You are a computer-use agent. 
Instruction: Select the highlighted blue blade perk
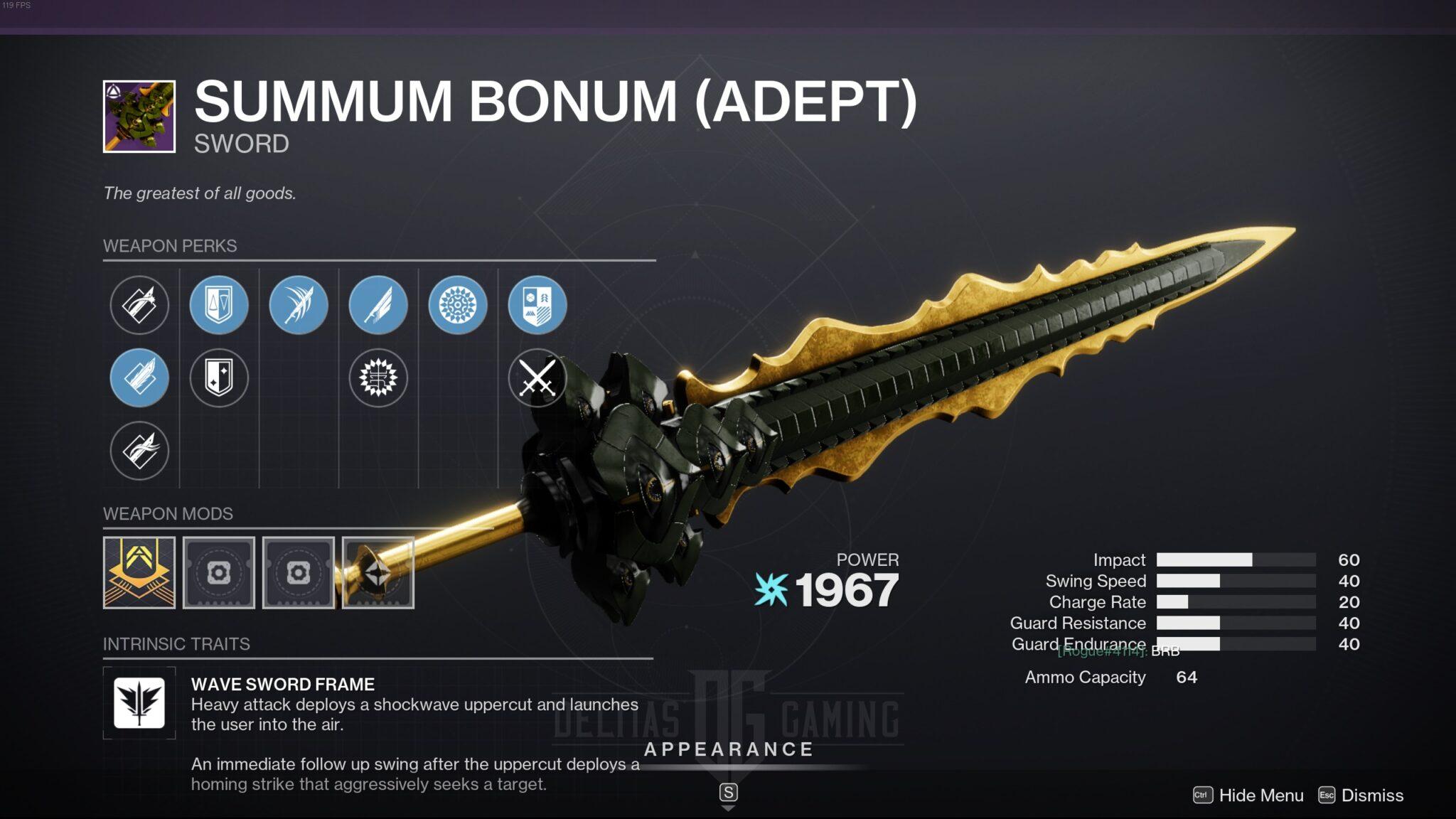click(x=139, y=379)
